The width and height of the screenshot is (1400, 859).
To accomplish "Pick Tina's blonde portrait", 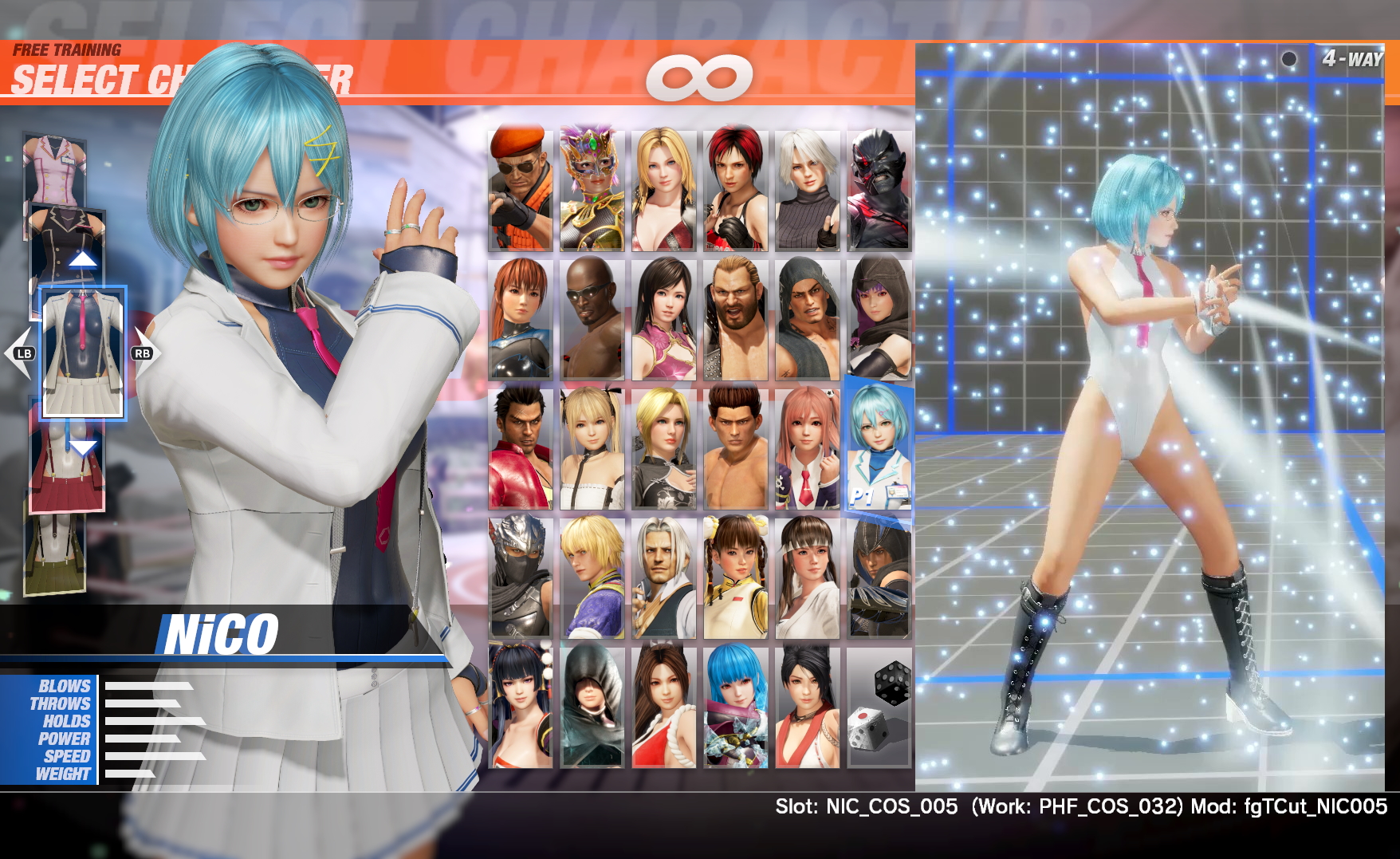I will [x=663, y=191].
